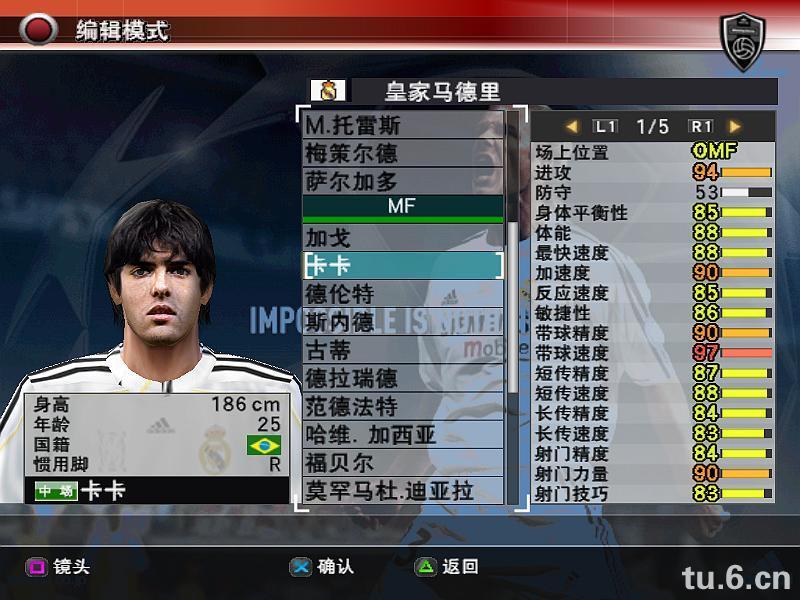Choose 德伦特 from the roster

tap(402, 294)
